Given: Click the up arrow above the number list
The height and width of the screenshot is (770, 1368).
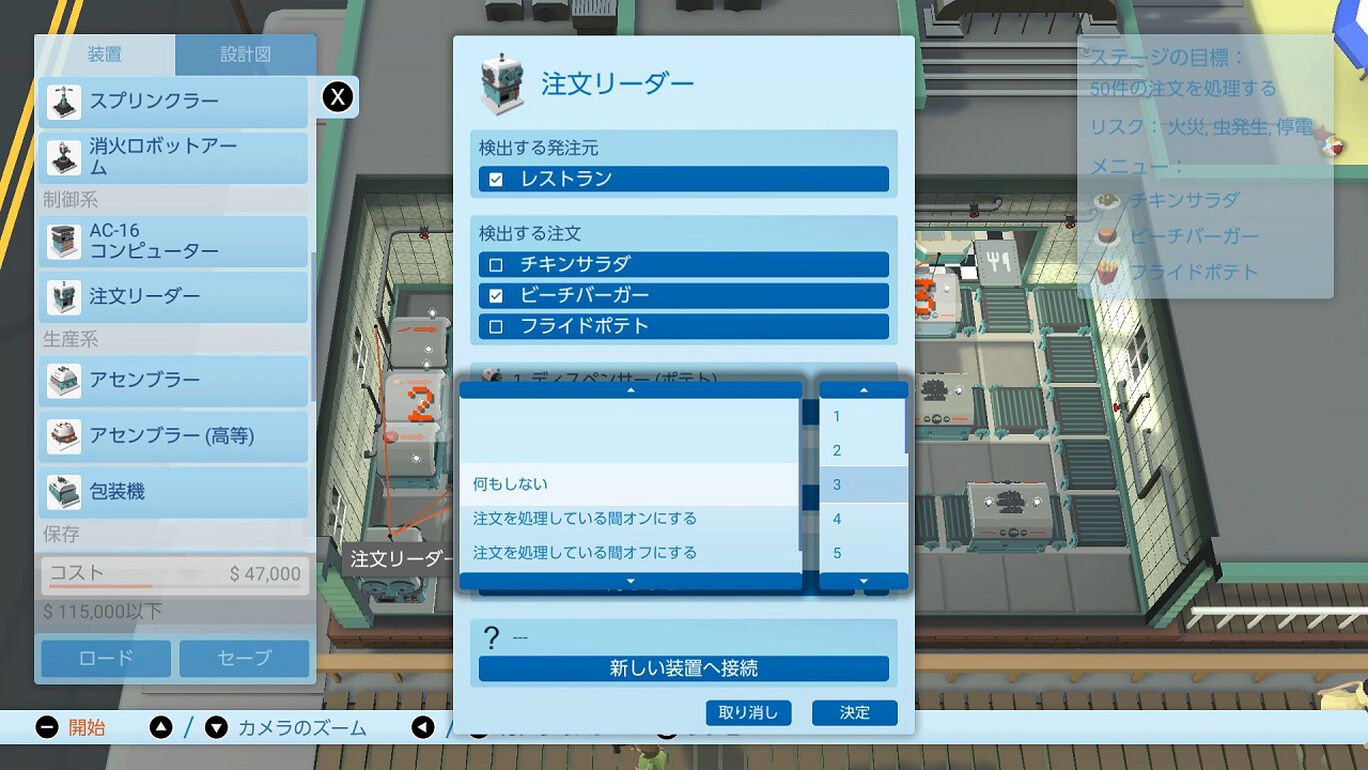Looking at the screenshot, I should [x=862, y=390].
